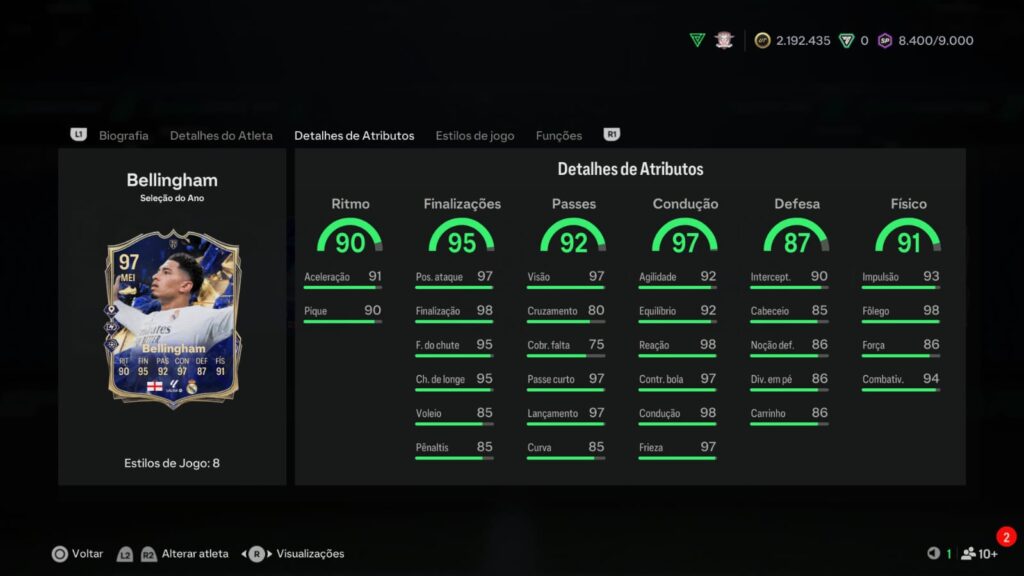Show the Estilos de jogo tab
The height and width of the screenshot is (576, 1024).
(x=475, y=135)
